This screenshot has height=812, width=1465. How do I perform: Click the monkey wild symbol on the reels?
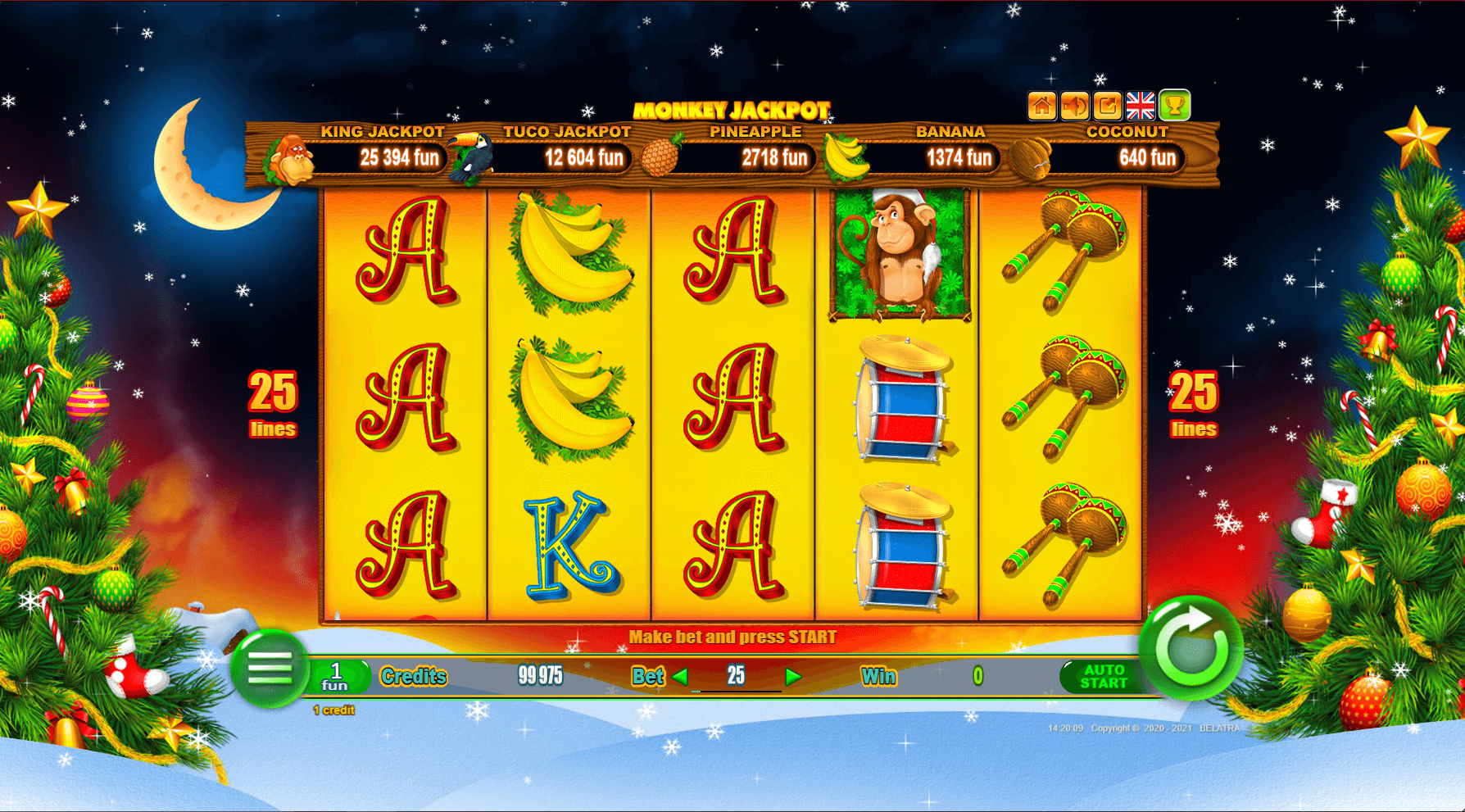pos(898,254)
